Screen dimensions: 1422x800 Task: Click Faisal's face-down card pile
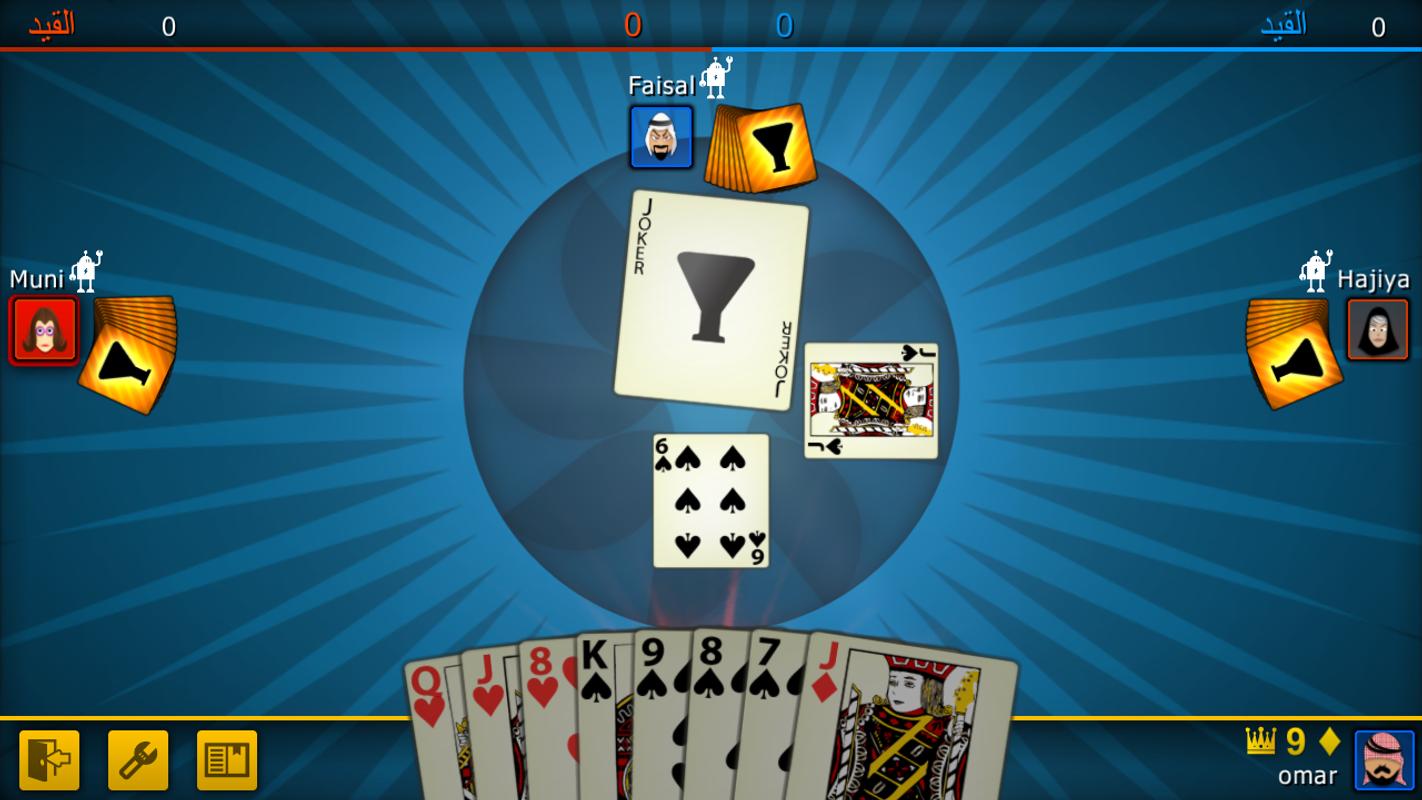tap(760, 145)
